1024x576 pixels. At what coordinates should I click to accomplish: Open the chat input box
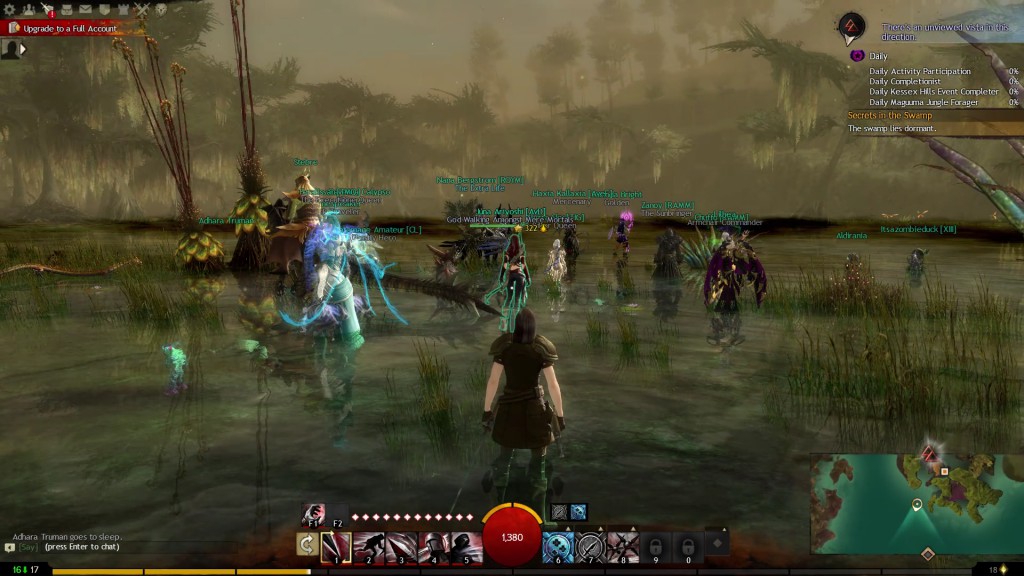pos(70,547)
